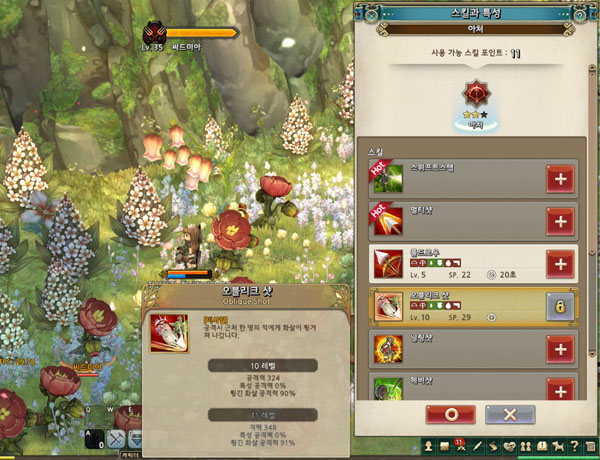600x460 pixels.
Task: Close the skill window with the top-left X
Action: [371, 12]
